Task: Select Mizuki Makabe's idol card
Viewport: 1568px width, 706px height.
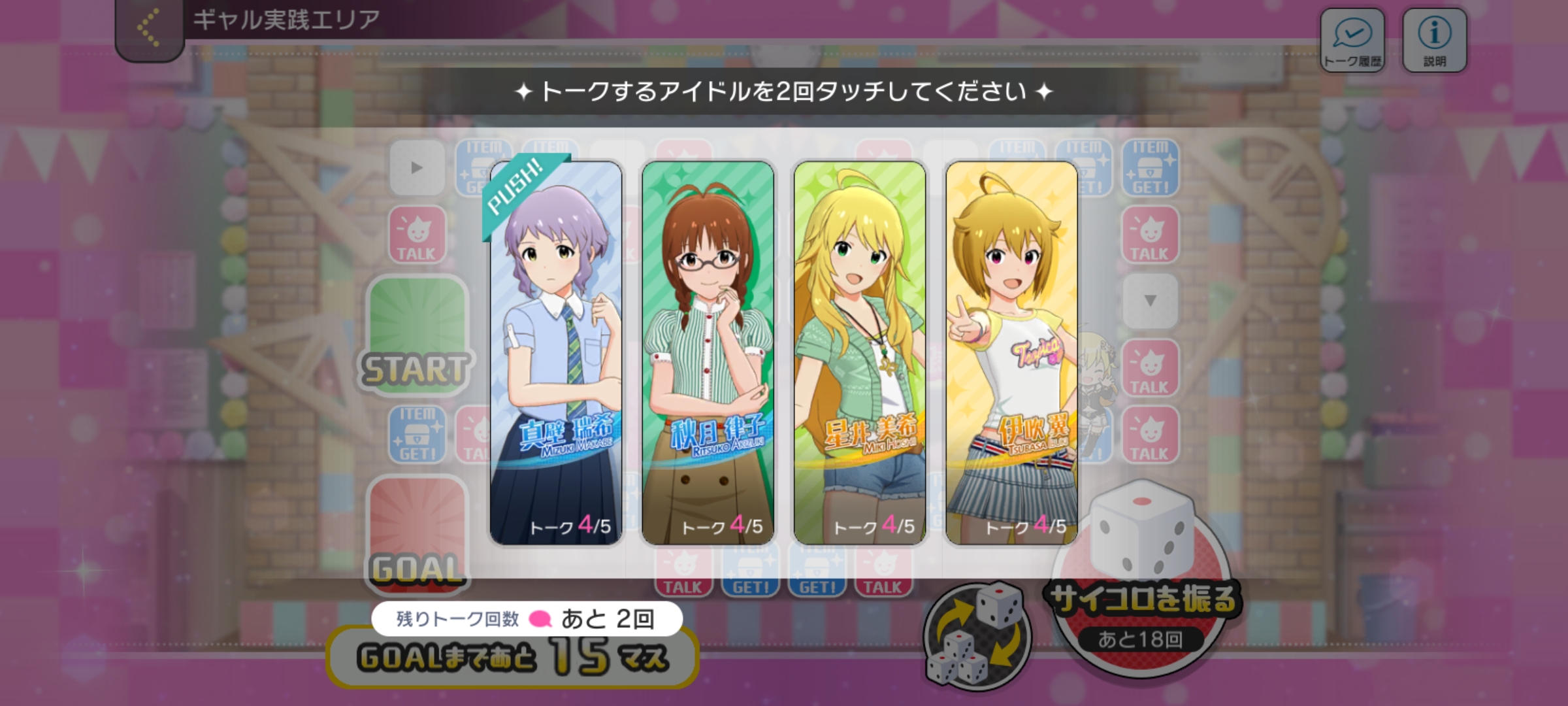Action: [556, 353]
